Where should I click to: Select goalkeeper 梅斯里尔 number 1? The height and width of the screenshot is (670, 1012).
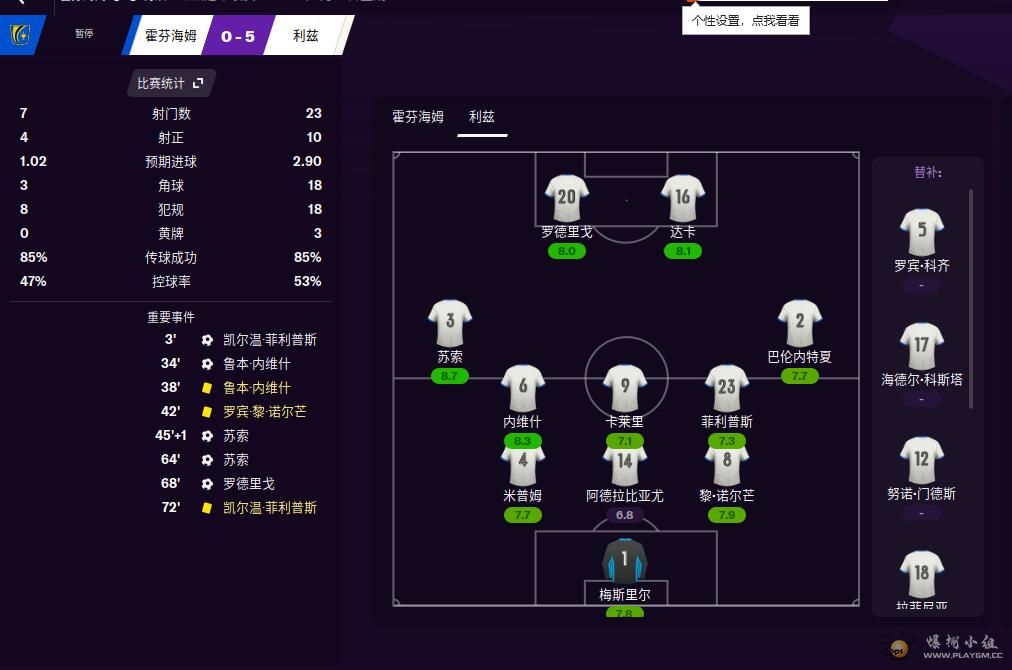625,560
